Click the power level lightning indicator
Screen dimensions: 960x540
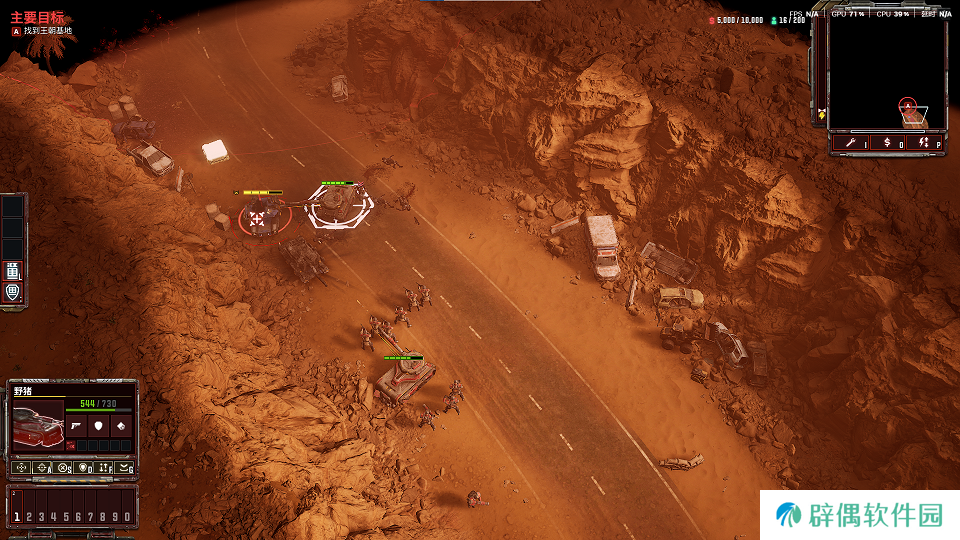pos(822,113)
